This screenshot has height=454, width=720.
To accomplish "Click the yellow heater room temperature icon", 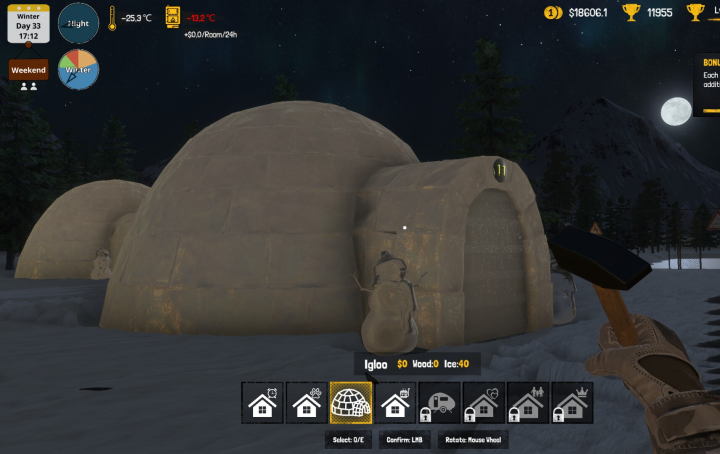I will [x=173, y=17].
